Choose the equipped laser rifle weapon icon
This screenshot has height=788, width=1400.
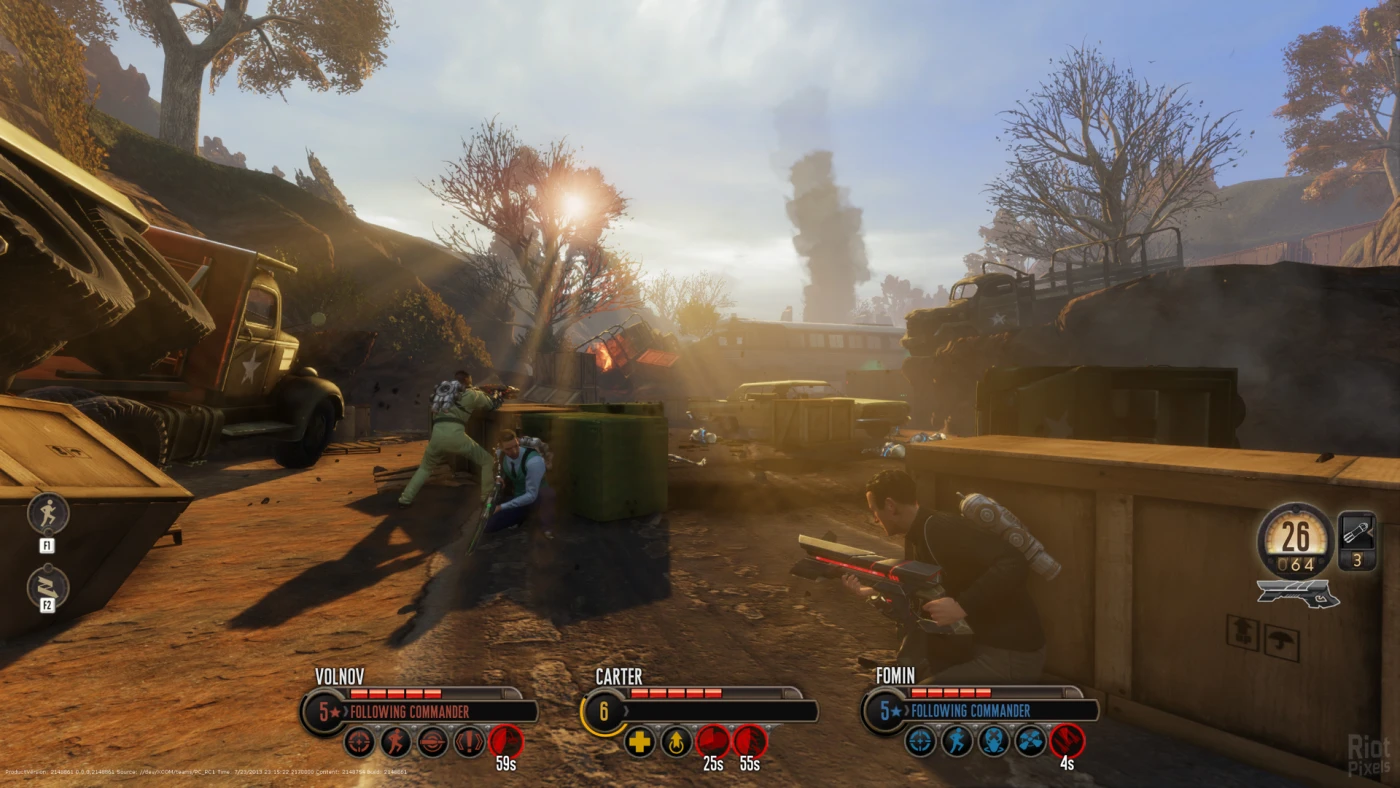1297,593
